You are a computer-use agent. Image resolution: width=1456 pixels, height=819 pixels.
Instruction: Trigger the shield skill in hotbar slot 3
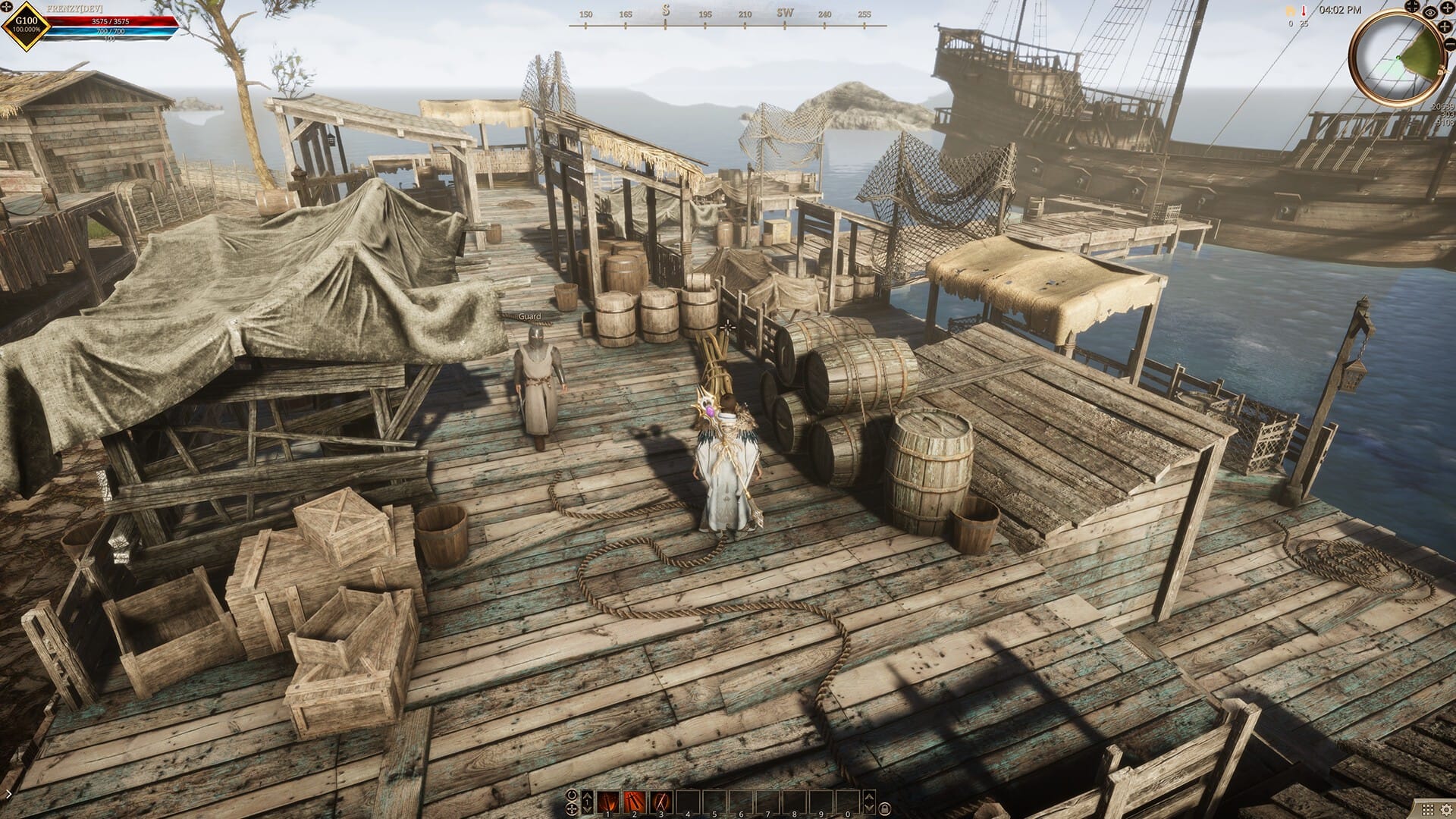tap(661, 801)
